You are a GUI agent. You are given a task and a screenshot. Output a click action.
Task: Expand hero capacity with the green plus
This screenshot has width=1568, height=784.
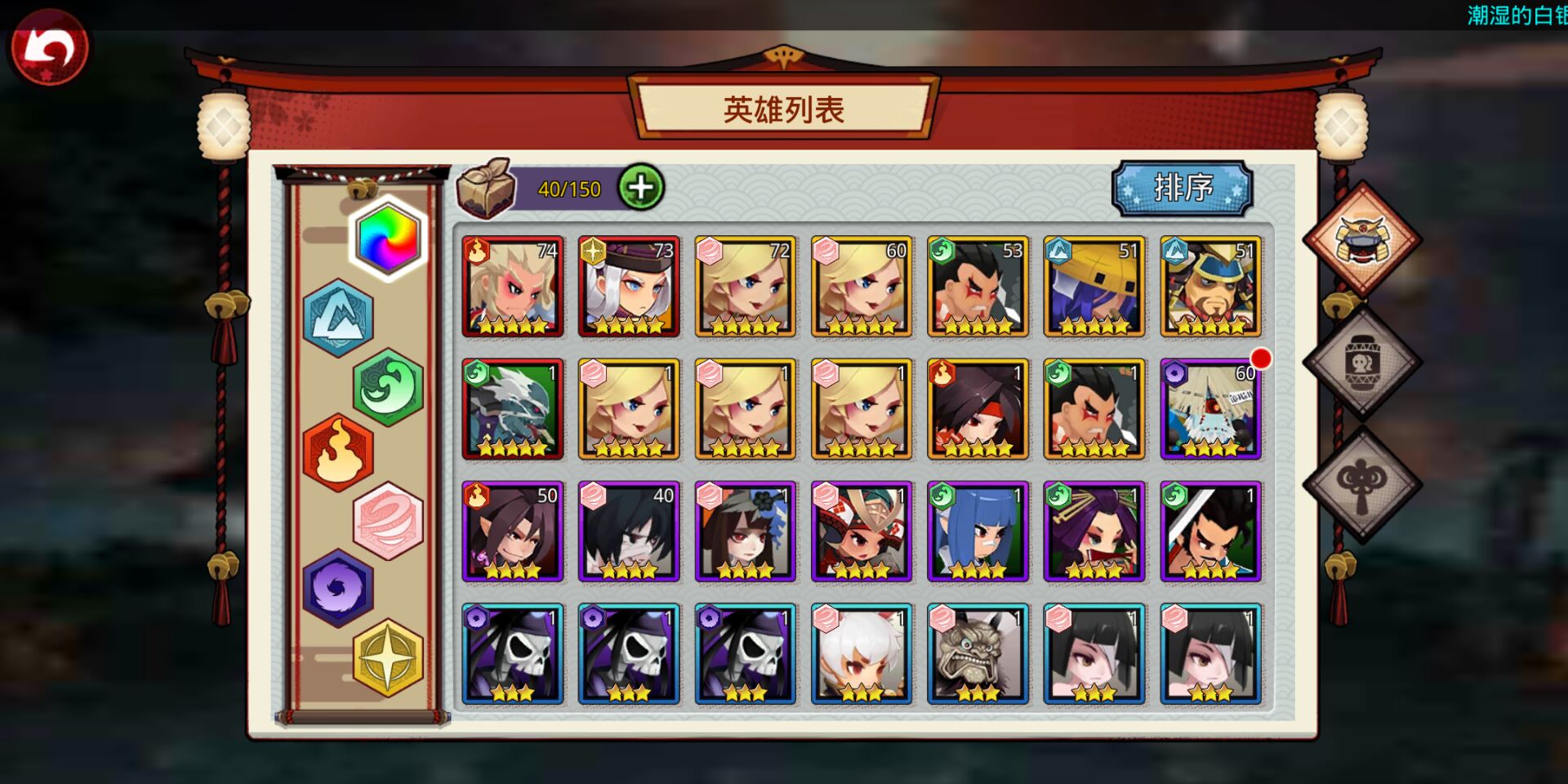tap(641, 188)
